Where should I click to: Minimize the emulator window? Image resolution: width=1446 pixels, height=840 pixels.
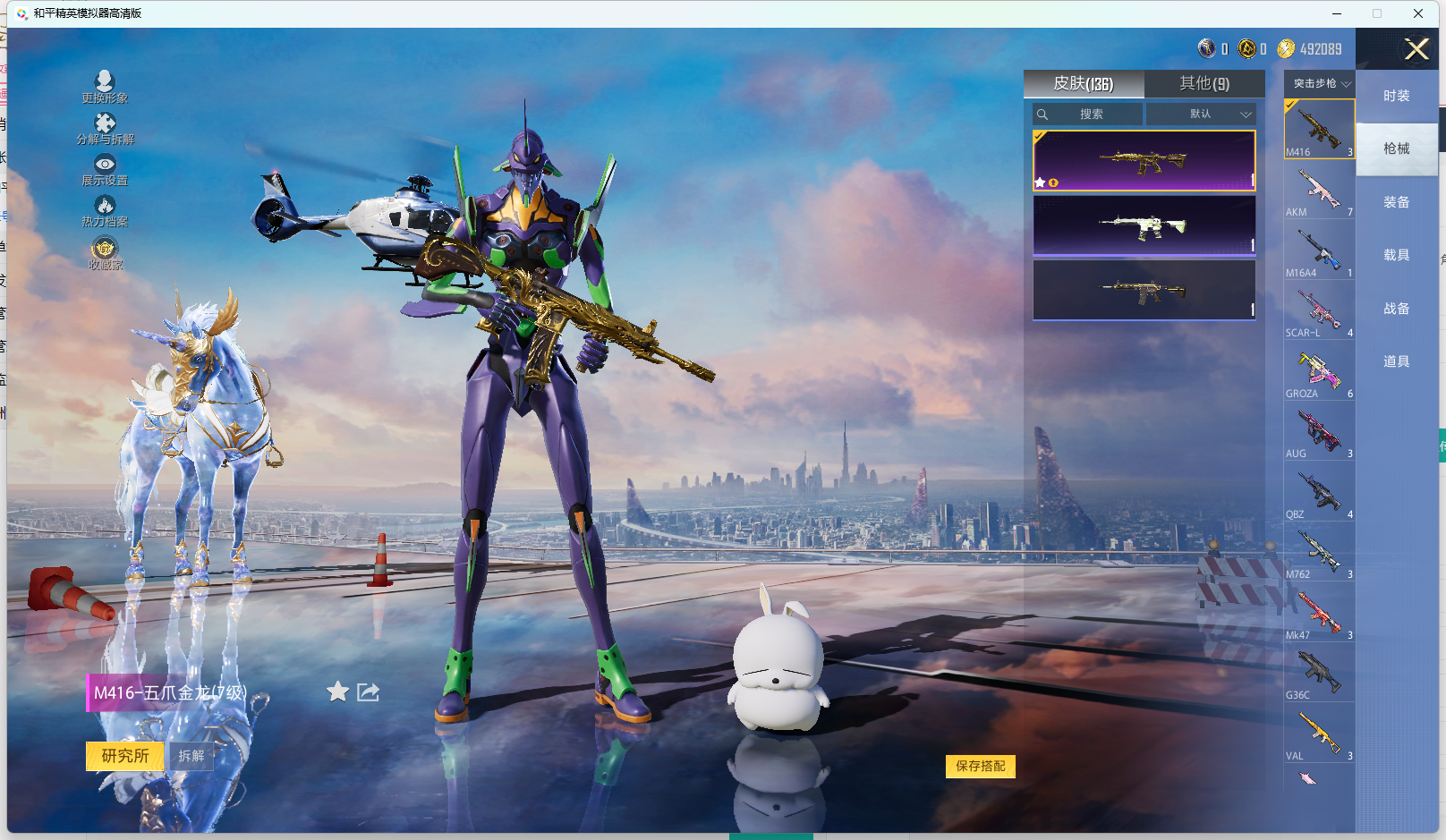1337,13
